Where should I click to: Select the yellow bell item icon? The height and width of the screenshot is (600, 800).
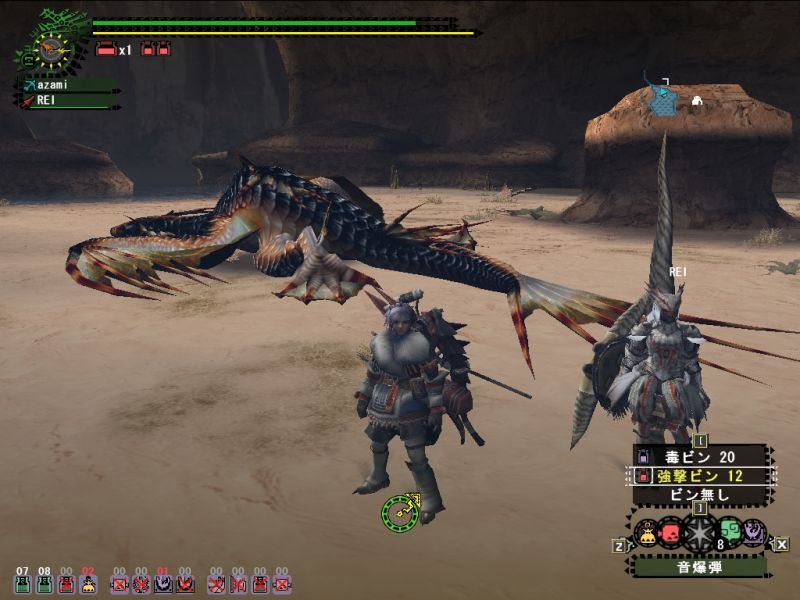(646, 533)
